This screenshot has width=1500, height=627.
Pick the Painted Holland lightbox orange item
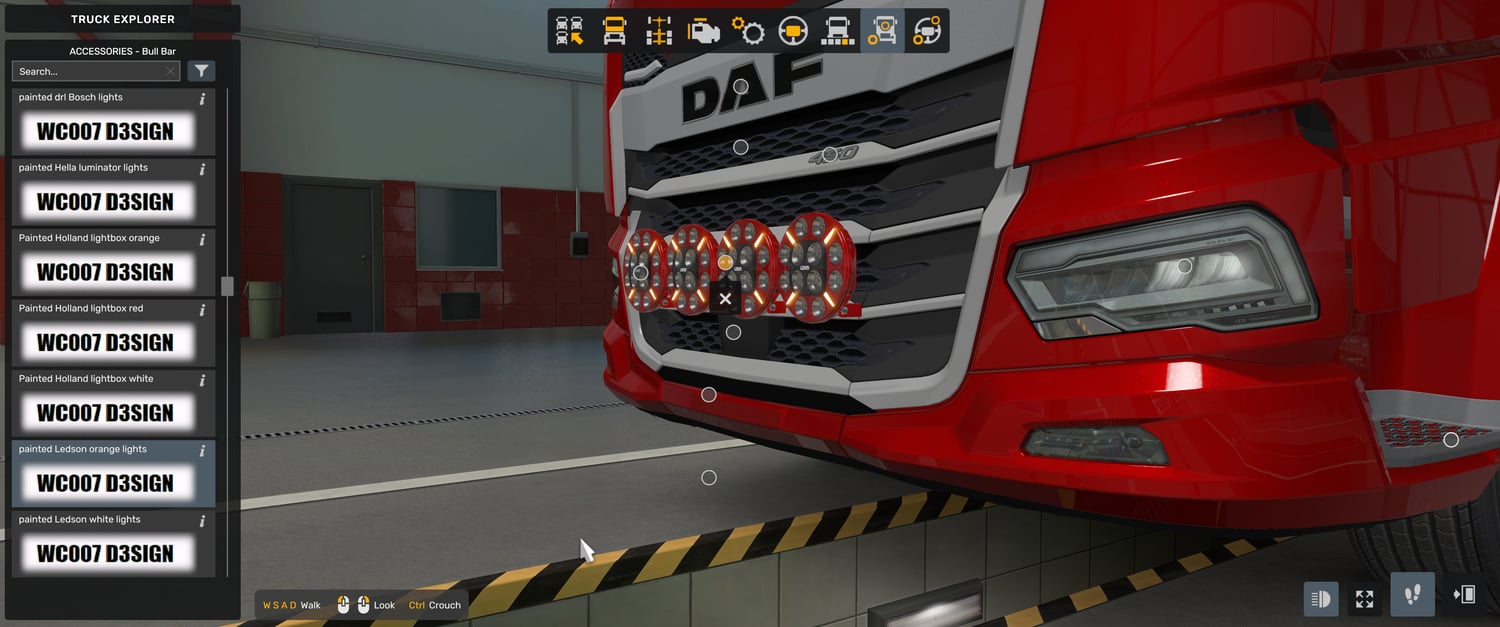click(105, 272)
